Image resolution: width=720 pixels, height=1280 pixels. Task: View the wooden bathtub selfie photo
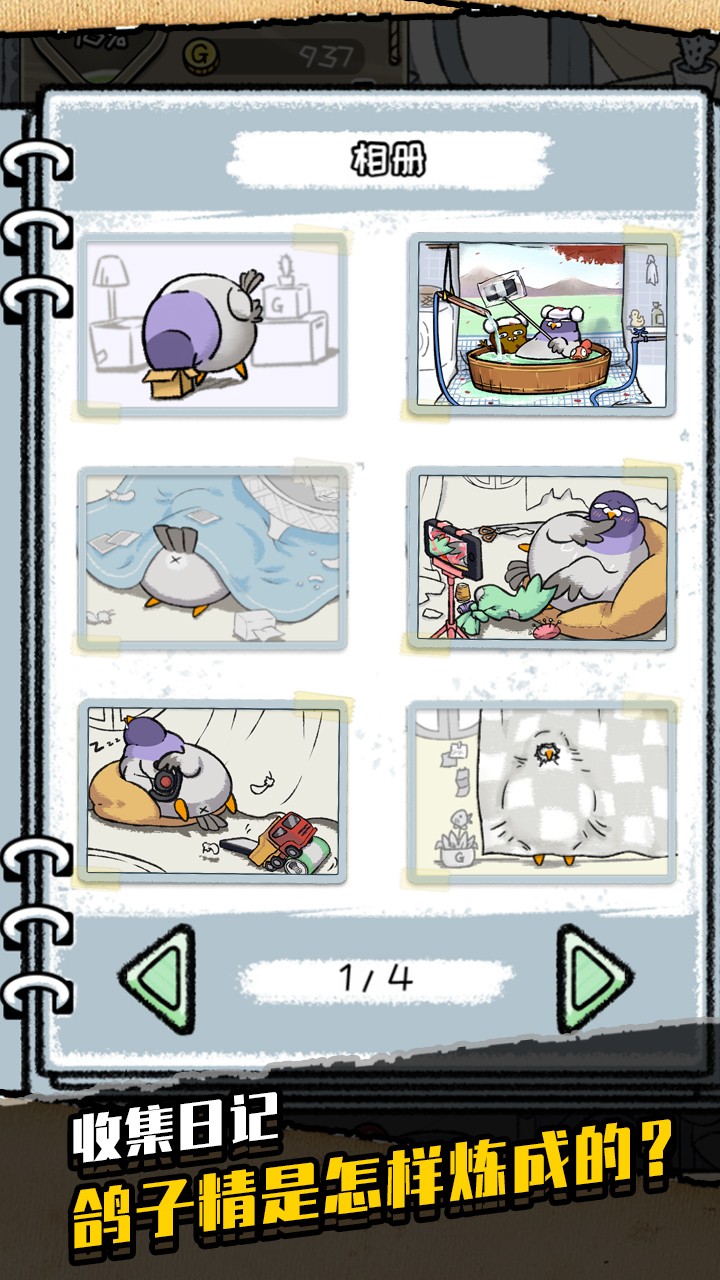[x=542, y=323]
